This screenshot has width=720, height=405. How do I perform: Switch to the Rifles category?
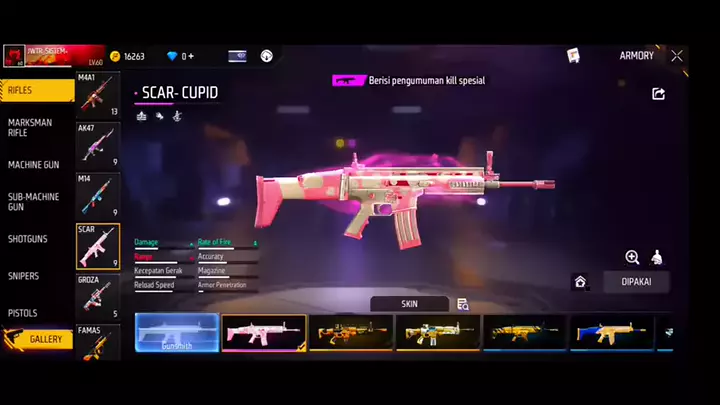(37, 90)
